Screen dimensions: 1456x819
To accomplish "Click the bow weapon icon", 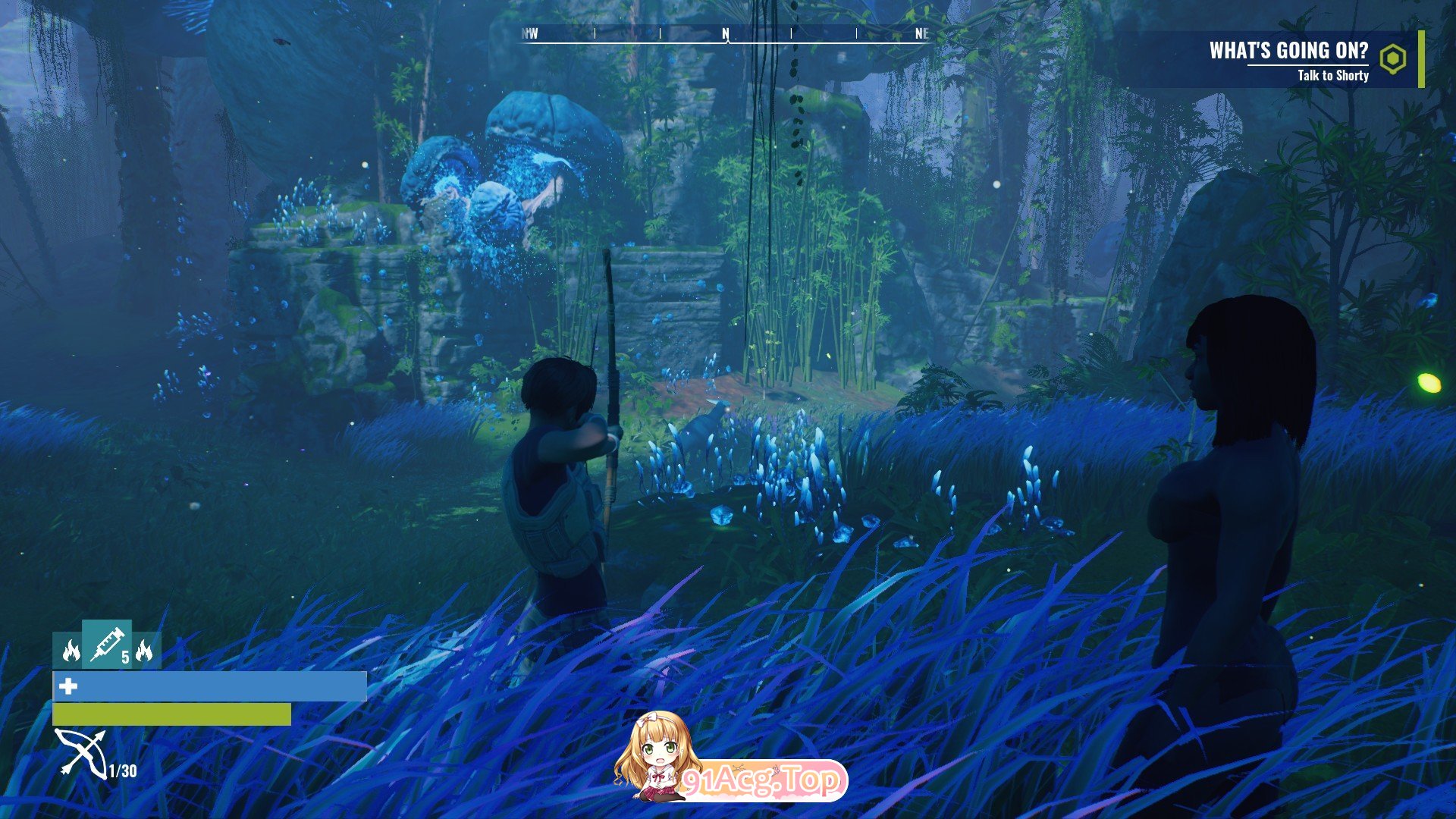I will 80,753.
